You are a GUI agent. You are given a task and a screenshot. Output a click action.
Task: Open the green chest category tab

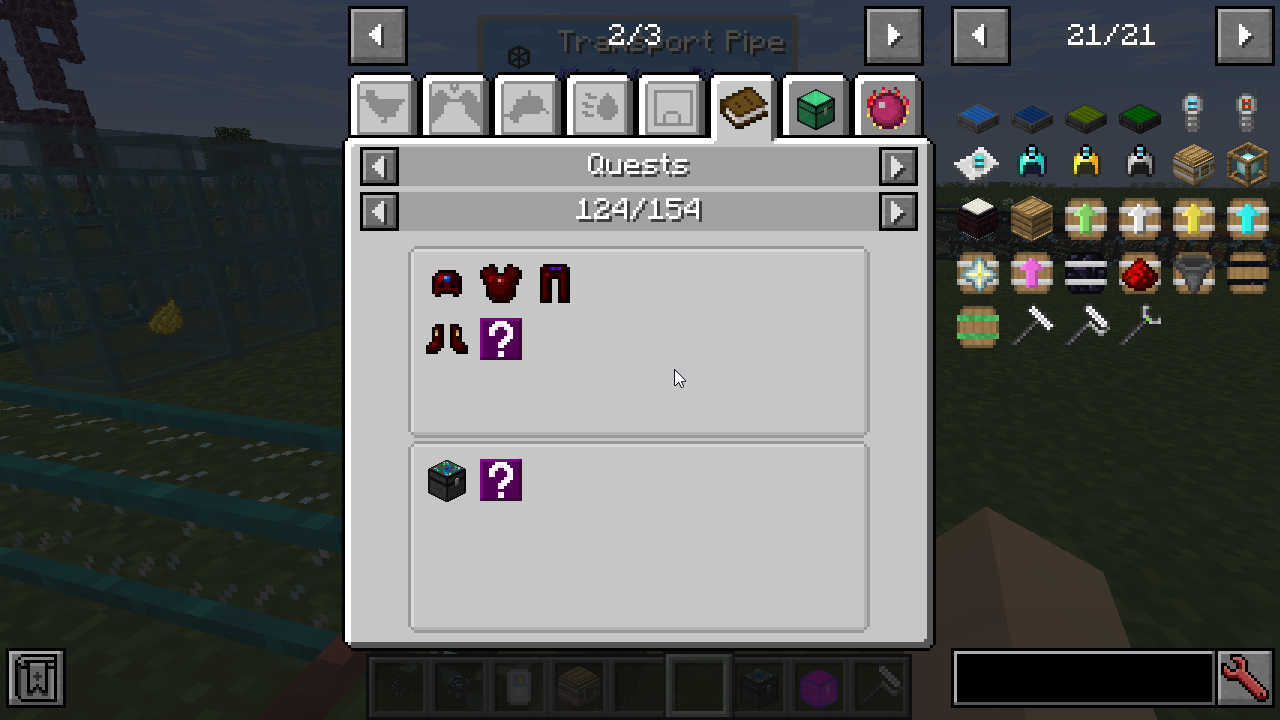[815, 107]
